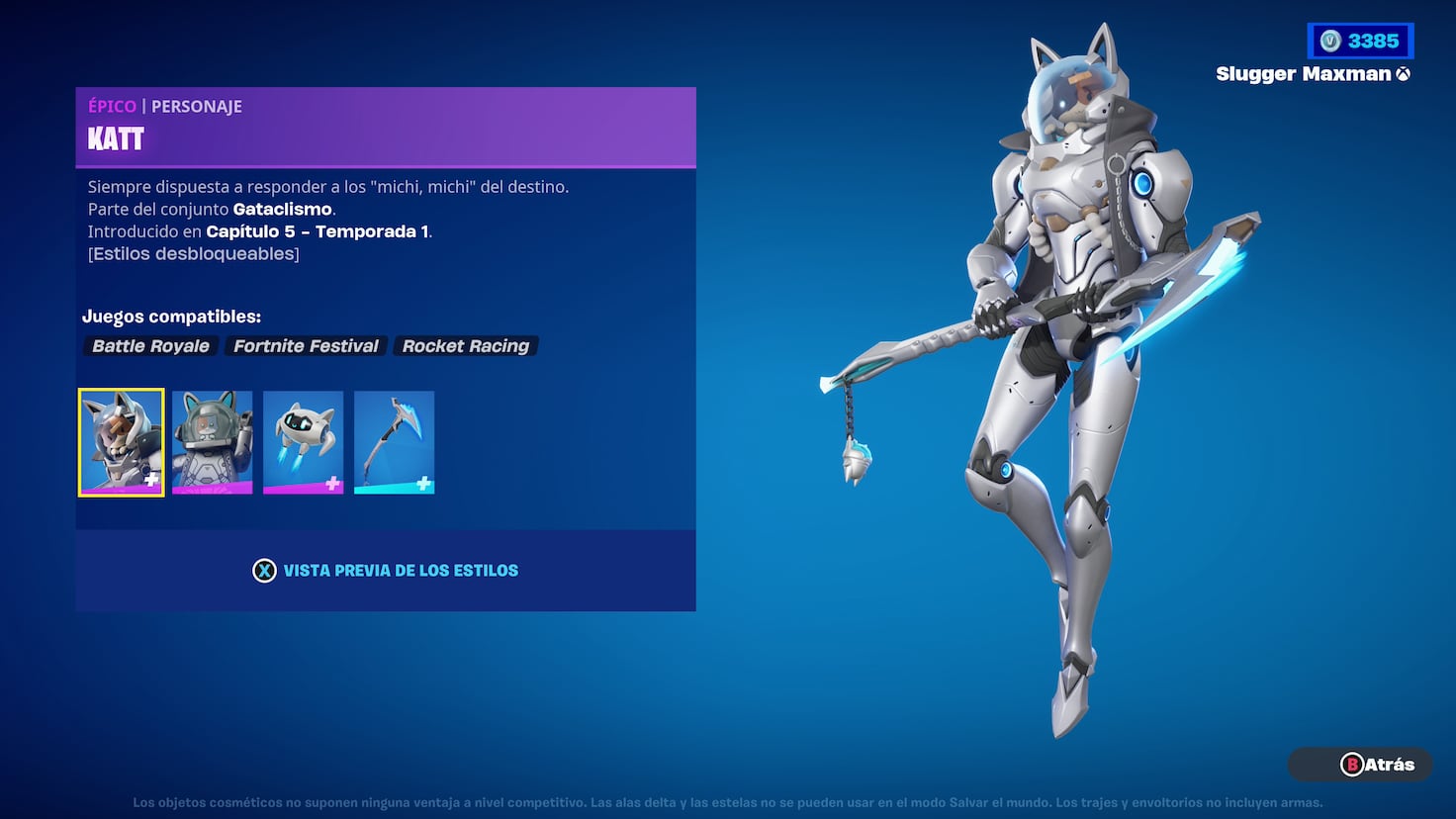The width and height of the screenshot is (1456, 819).
Task: Select the Battle Royale compatibility tag
Action: click(x=149, y=345)
